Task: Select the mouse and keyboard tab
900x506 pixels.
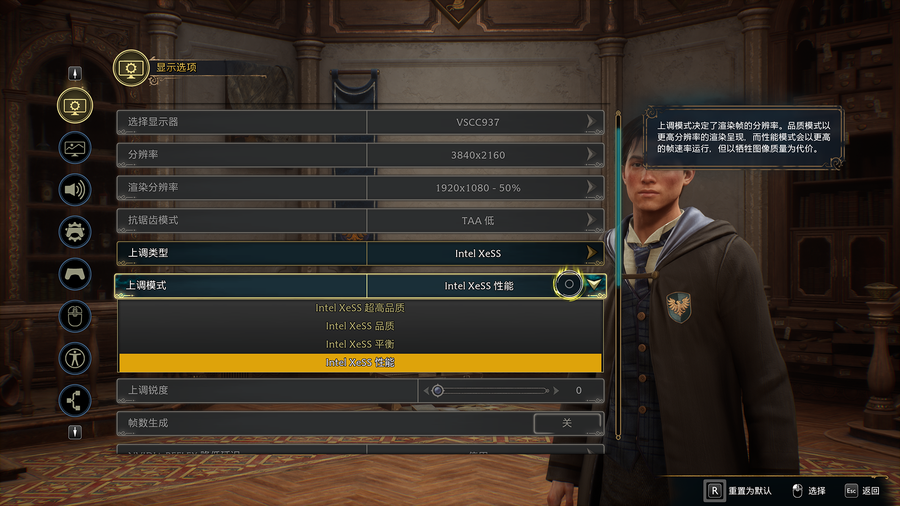Action: tap(75, 316)
